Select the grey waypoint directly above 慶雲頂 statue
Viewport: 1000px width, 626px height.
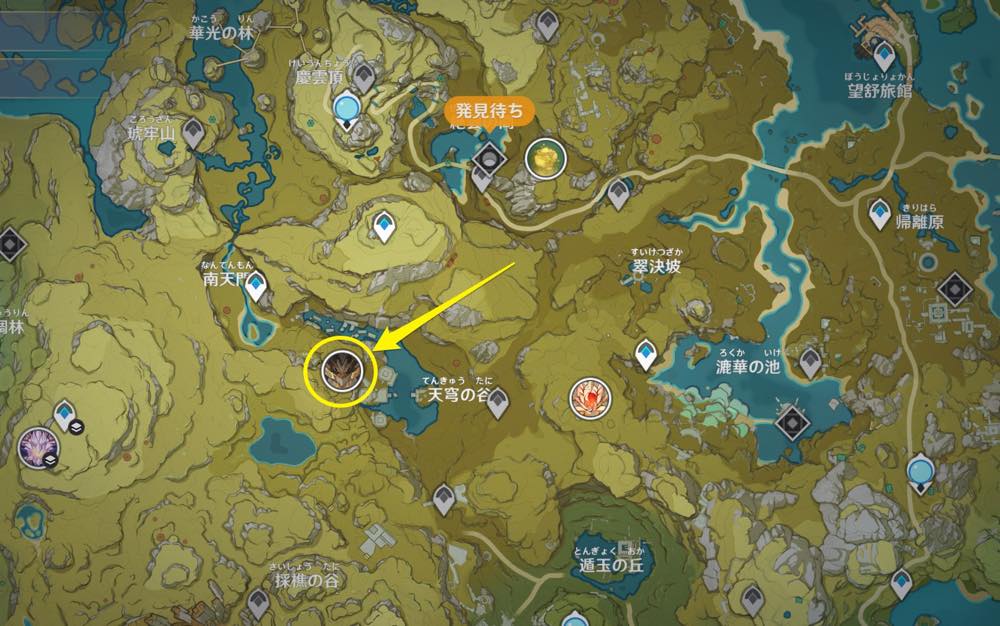click(x=365, y=73)
